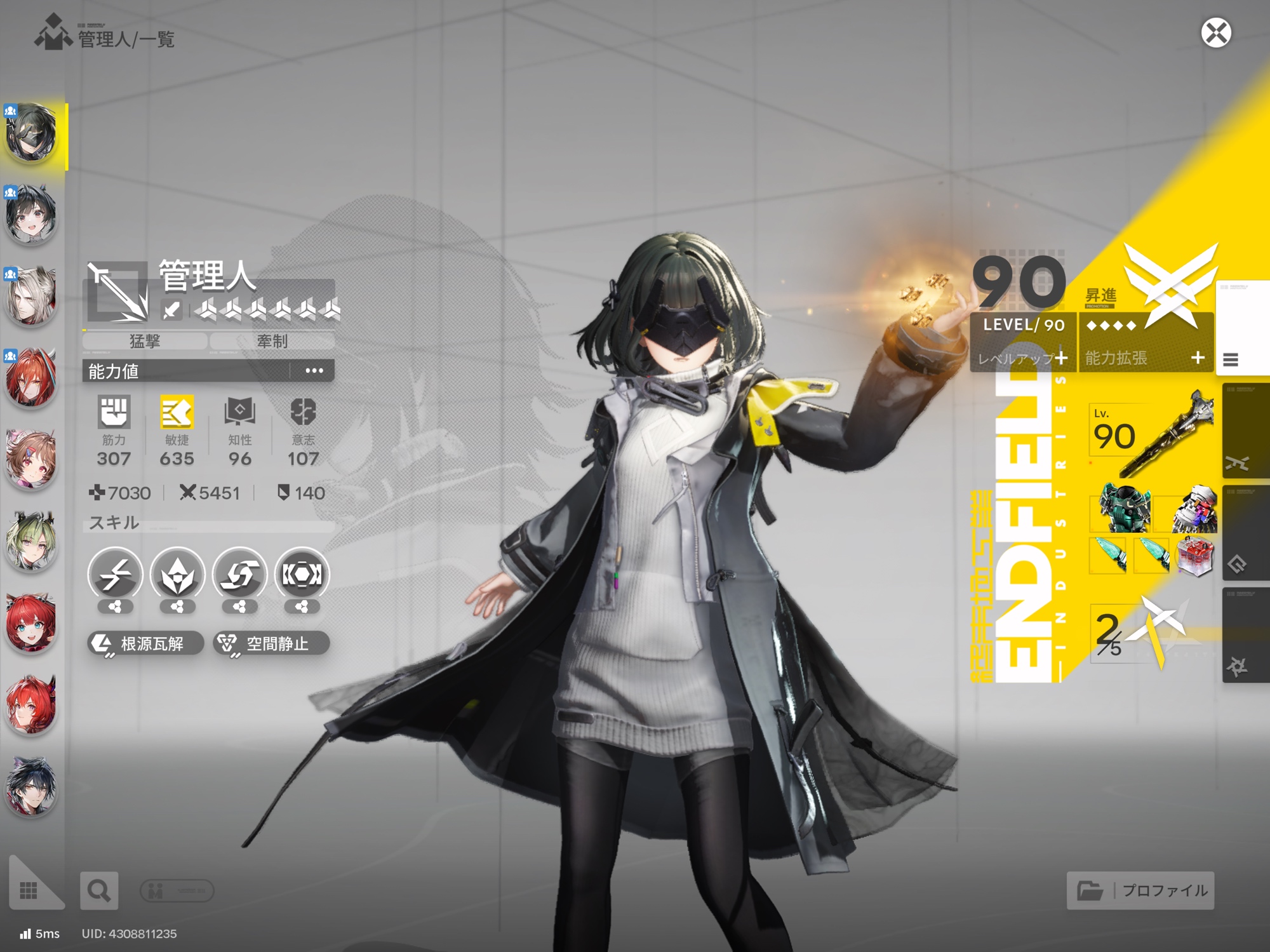Viewport: 1270px width, 952px height.
Task: Open the magnifier search button
Action: click(99, 891)
